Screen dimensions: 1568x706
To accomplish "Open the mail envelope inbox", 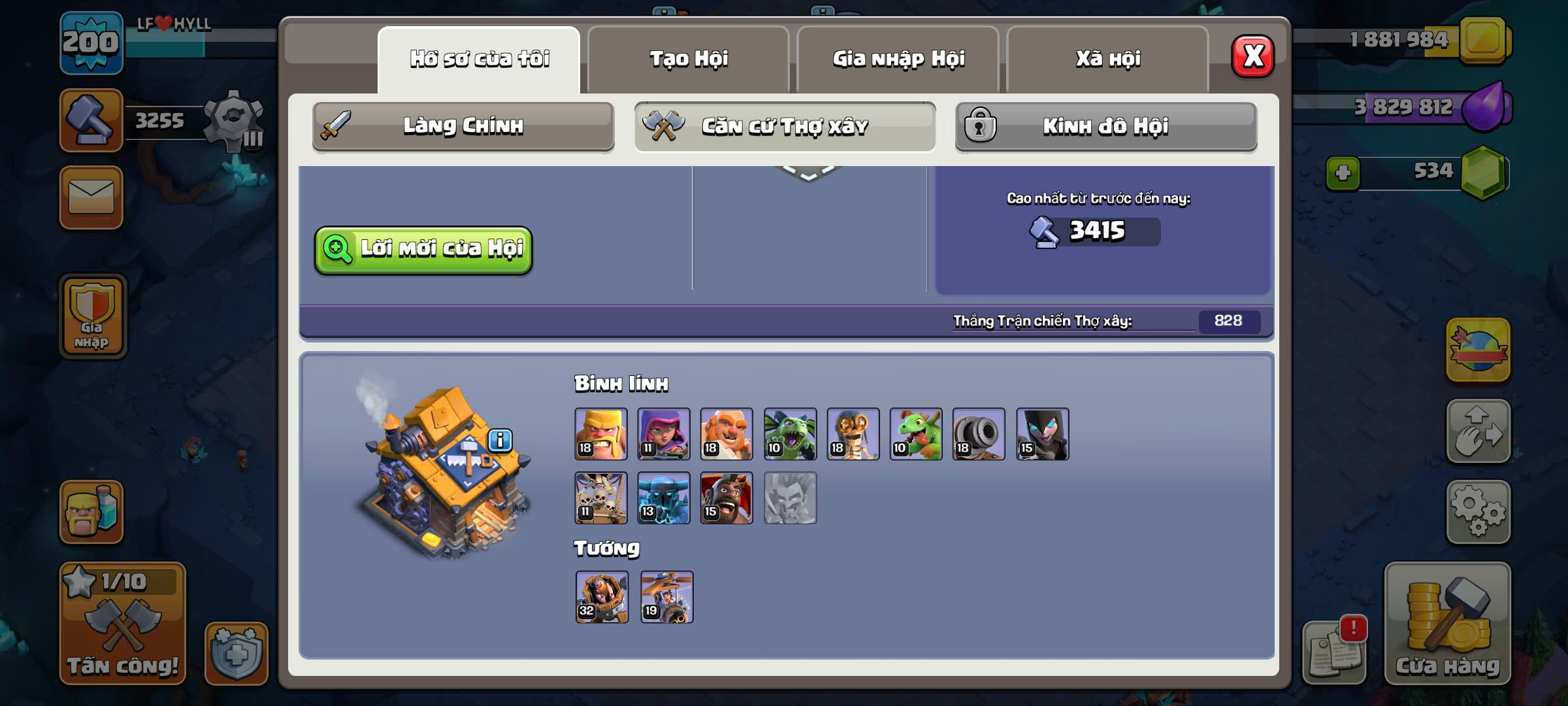I will pos(91,197).
